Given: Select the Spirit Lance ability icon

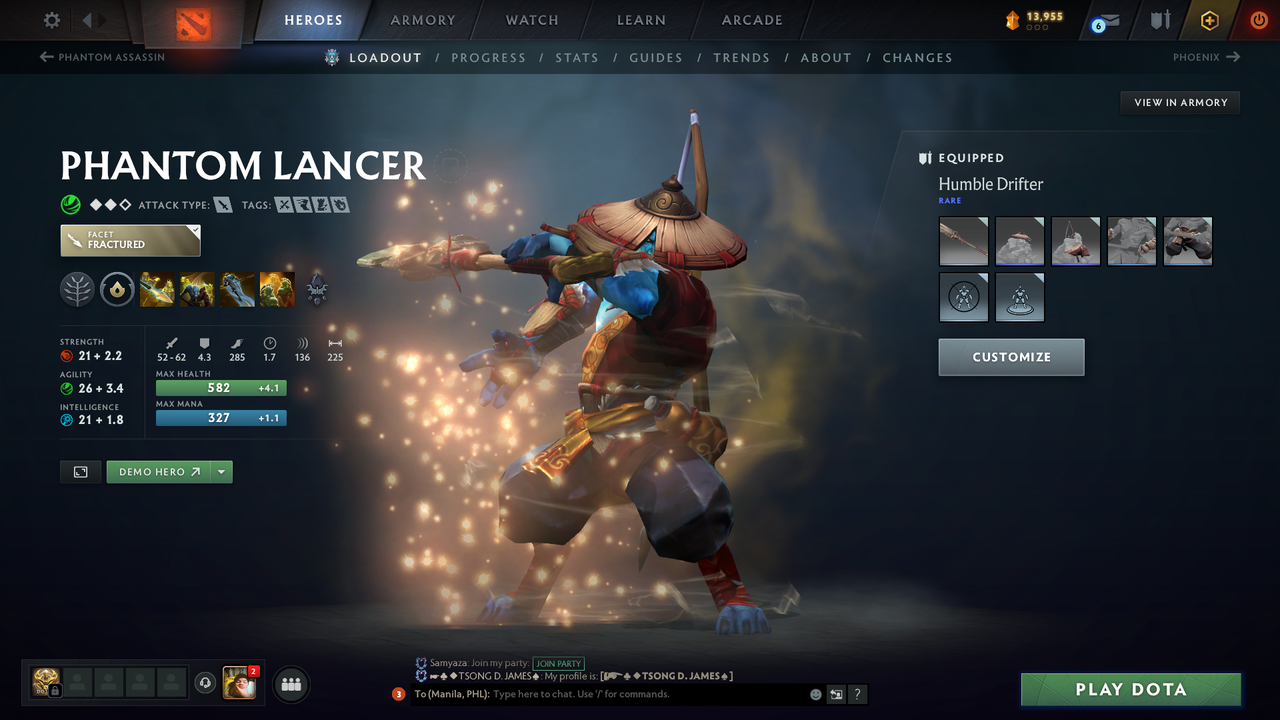Looking at the screenshot, I should pos(157,290).
